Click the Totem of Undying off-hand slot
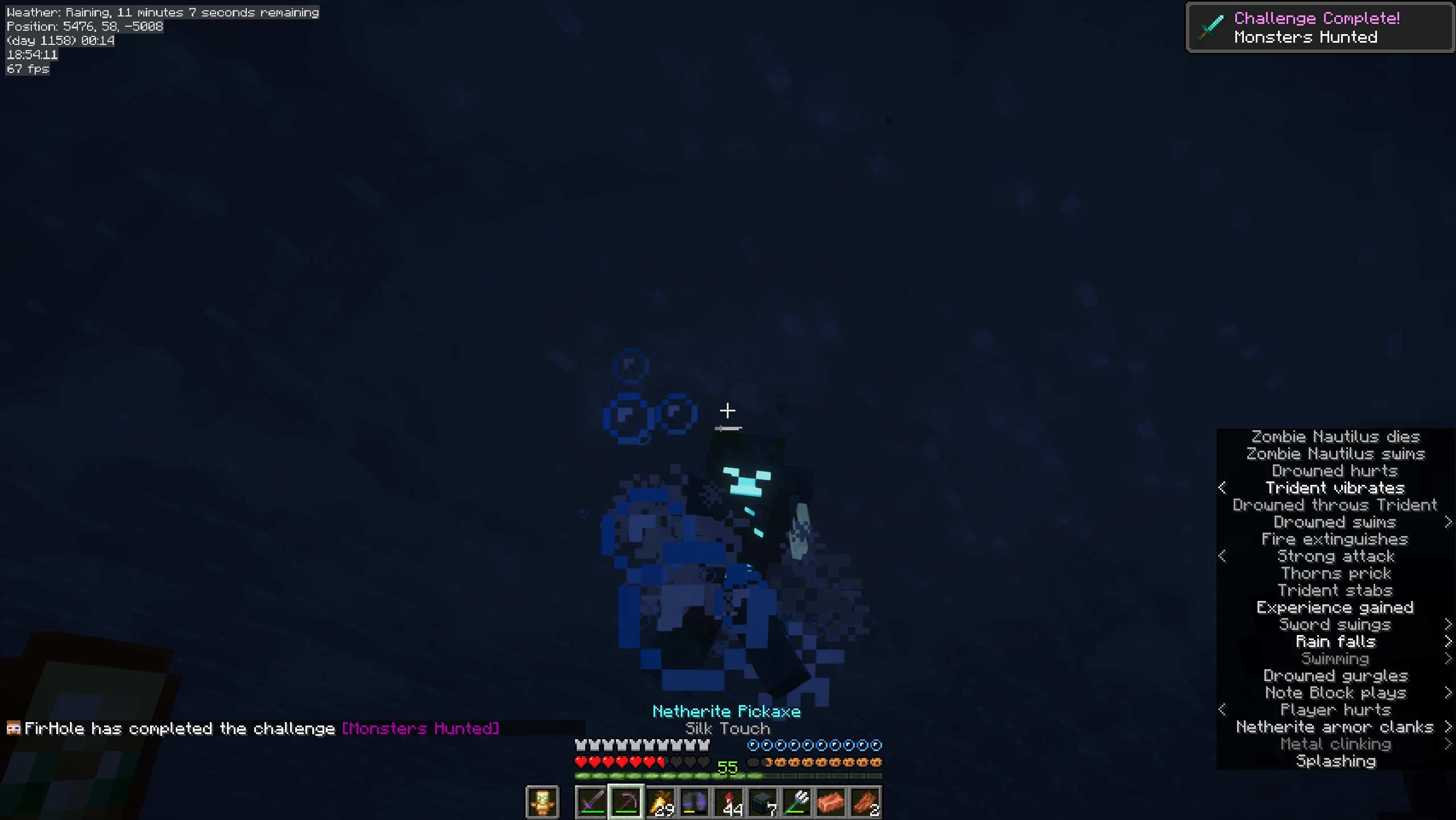The width and height of the screenshot is (1456, 820). [x=542, y=802]
